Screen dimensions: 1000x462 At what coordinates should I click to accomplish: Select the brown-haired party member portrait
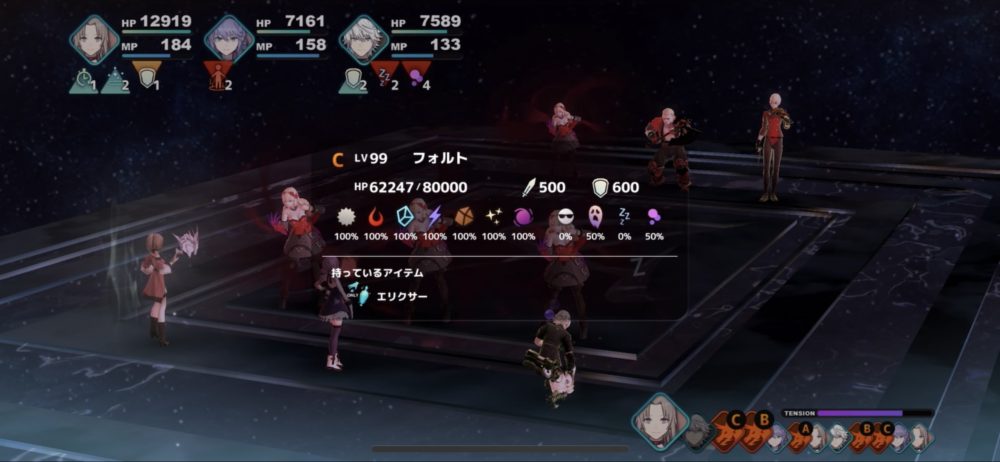pyautogui.click(x=94, y=39)
